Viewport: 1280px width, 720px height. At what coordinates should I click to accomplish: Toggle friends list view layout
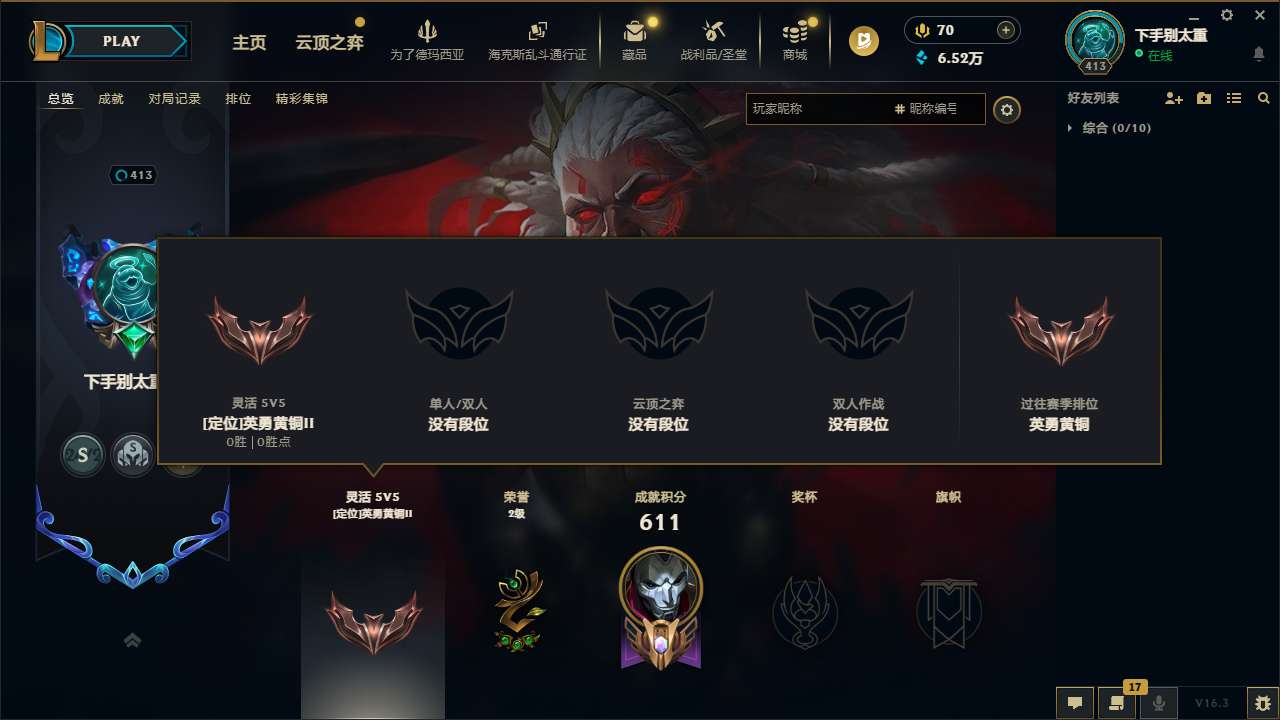(1233, 98)
